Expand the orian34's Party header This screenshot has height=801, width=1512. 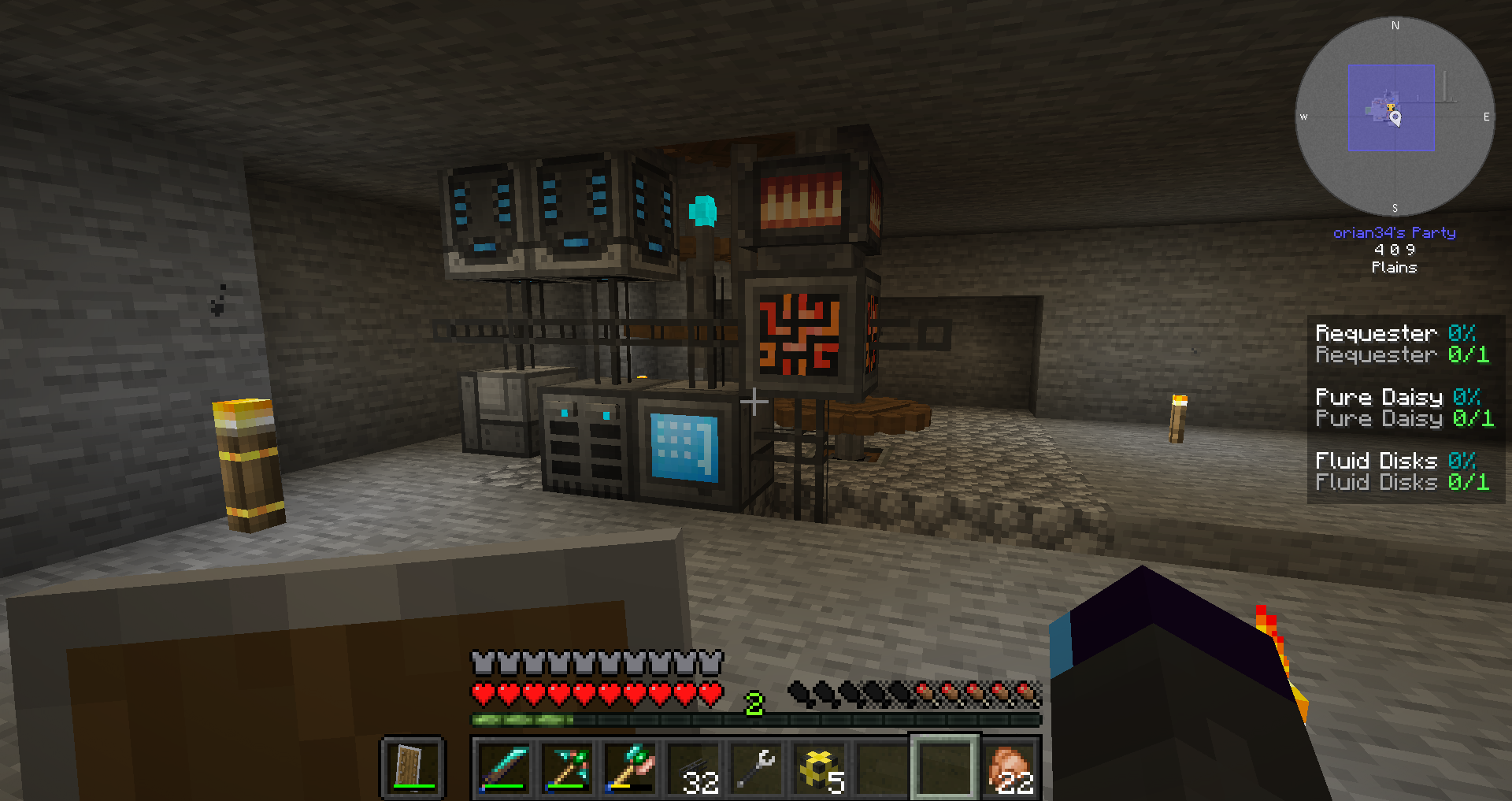click(x=1394, y=232)
